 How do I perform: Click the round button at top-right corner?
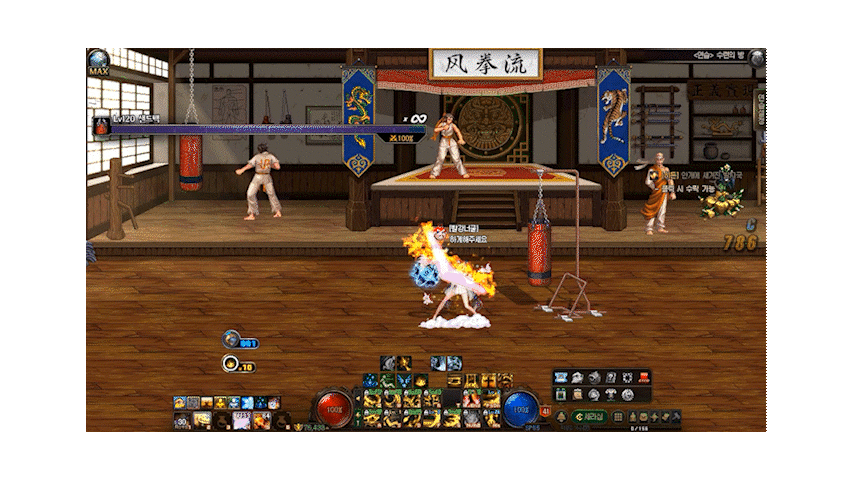point(757,59)
